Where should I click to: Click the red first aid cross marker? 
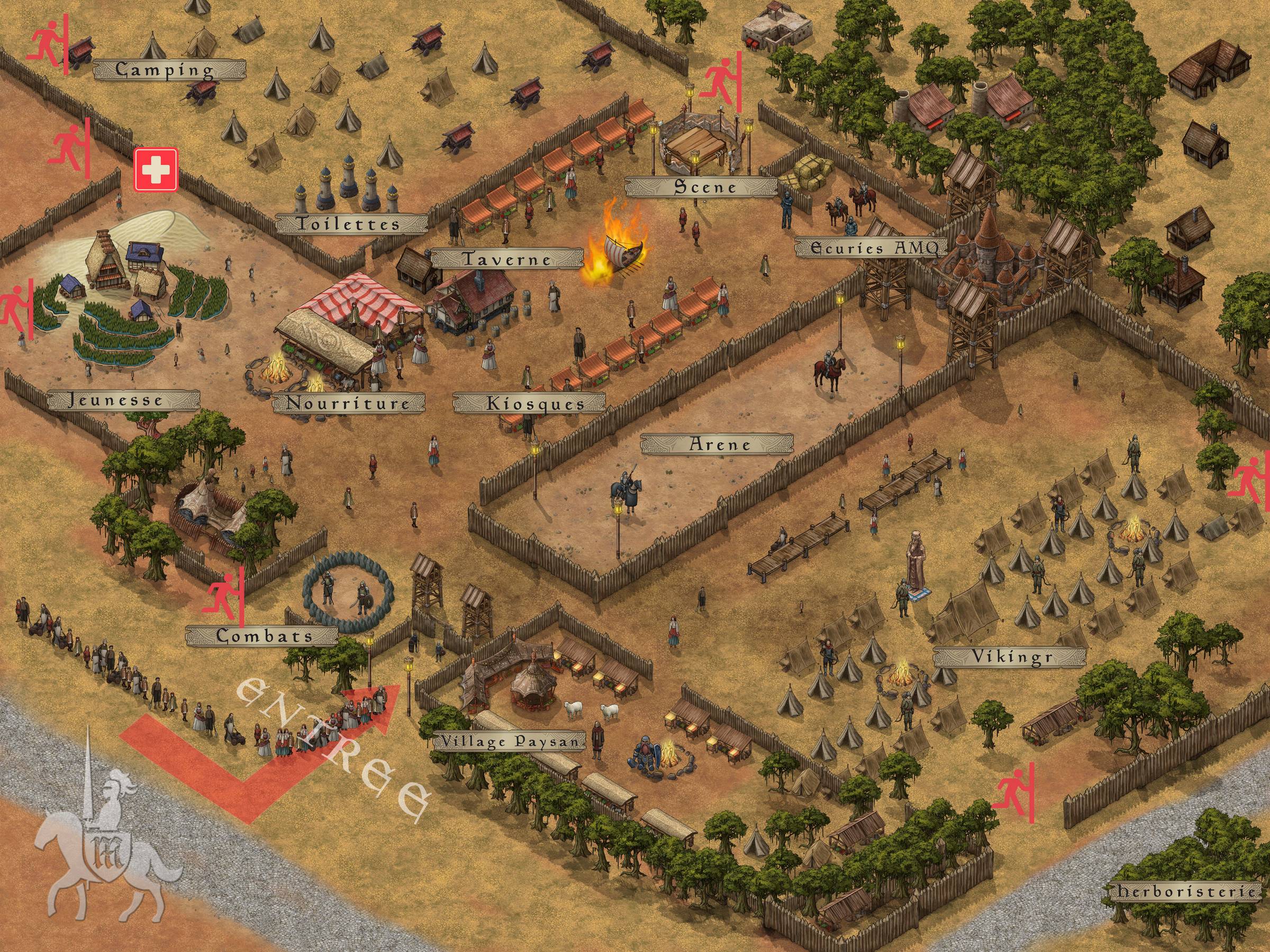(156, 169)
